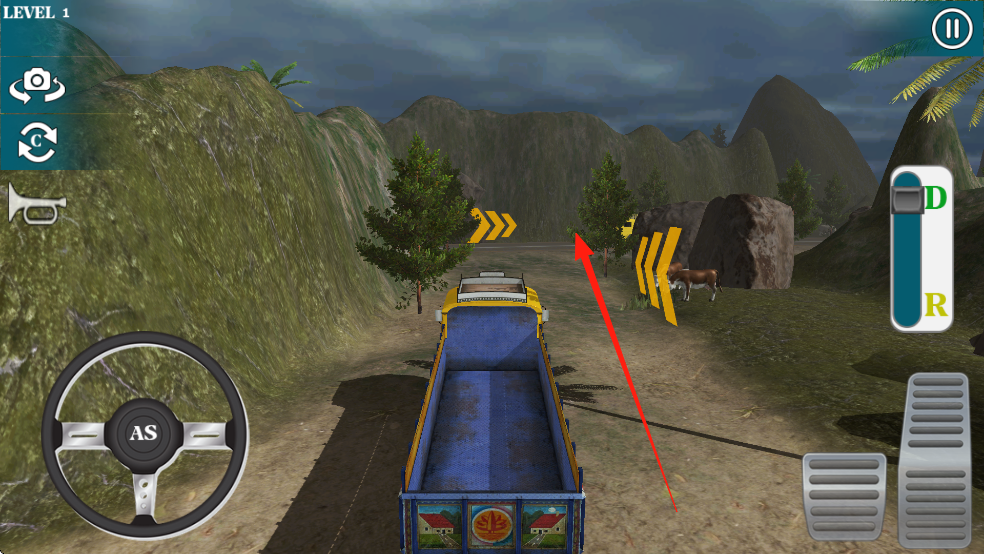Viewport: 984px width, 554px height.
Task: Shift gear to R reverse
Action: 936,304
